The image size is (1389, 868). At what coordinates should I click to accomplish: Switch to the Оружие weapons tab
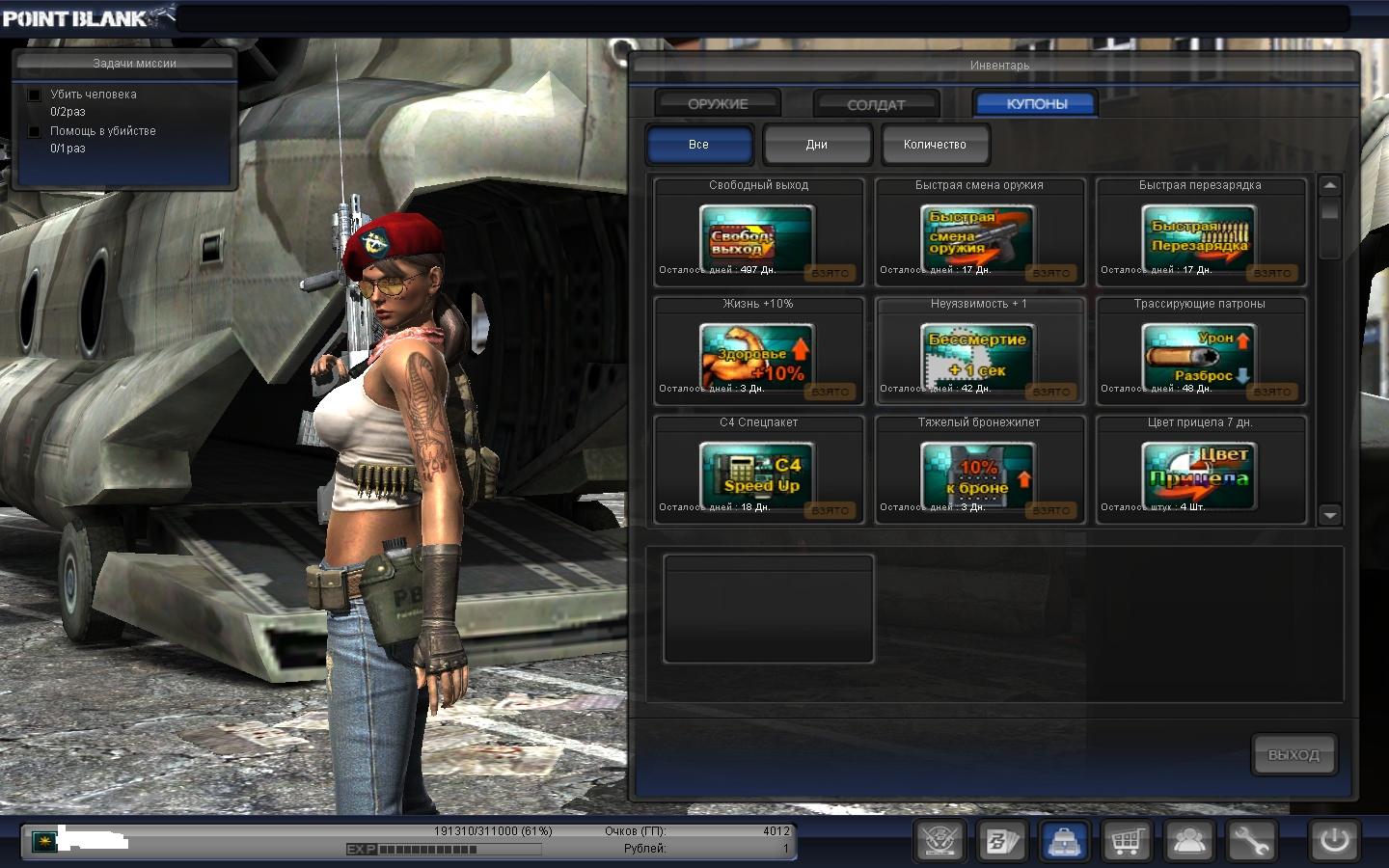point(718,103)
